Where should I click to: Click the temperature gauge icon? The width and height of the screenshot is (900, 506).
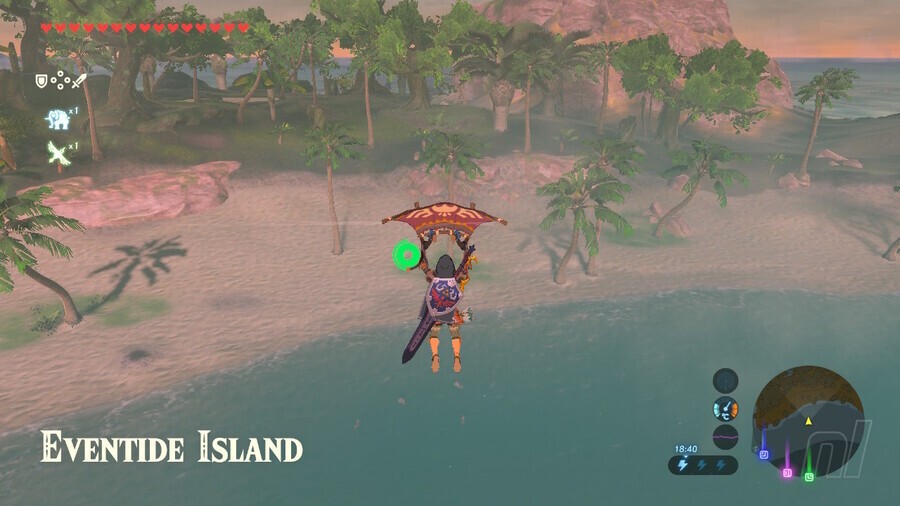tap(725, 408)
